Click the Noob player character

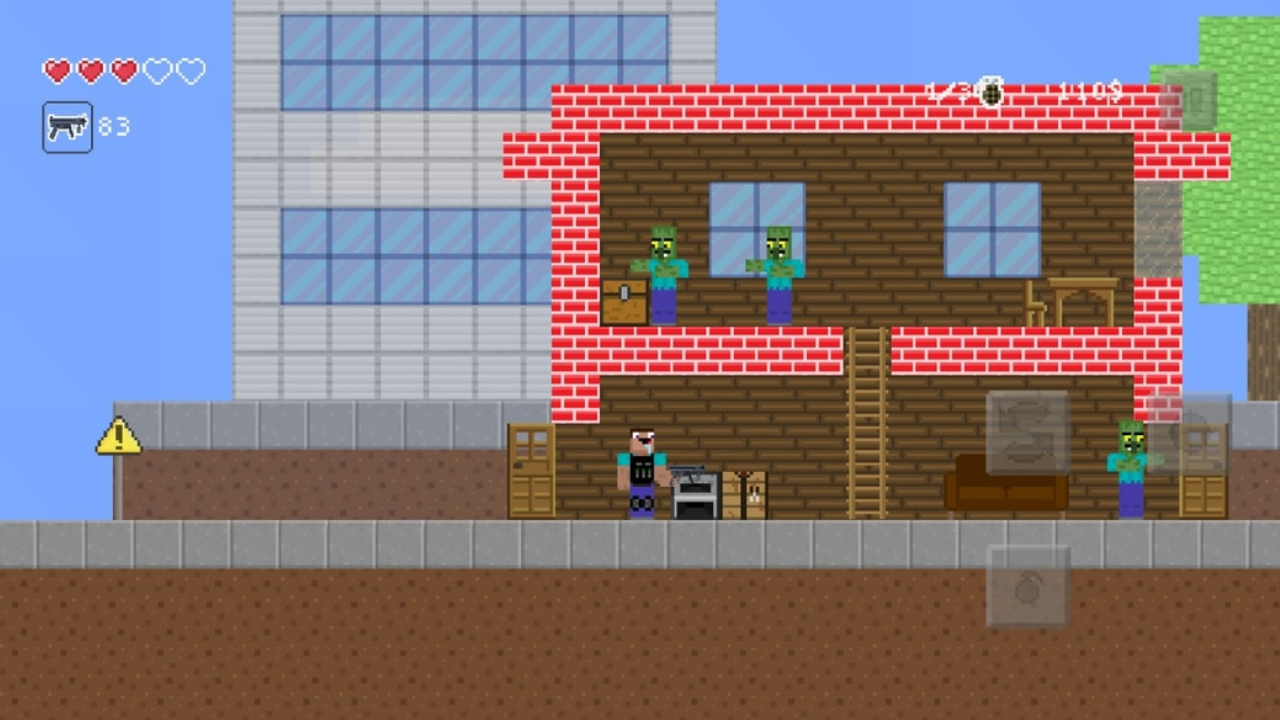click(x=640, y=470)
